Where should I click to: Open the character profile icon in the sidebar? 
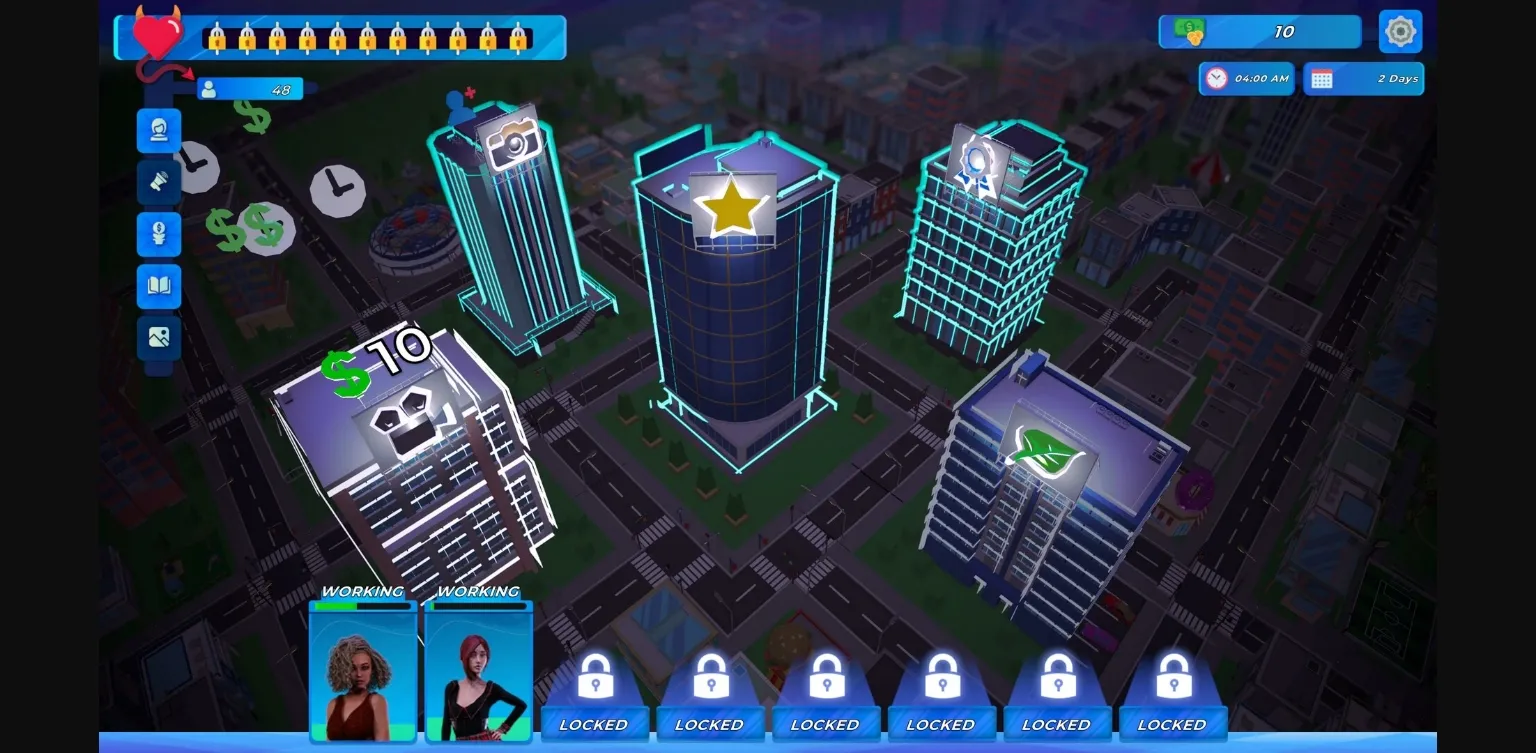[159, 130]
